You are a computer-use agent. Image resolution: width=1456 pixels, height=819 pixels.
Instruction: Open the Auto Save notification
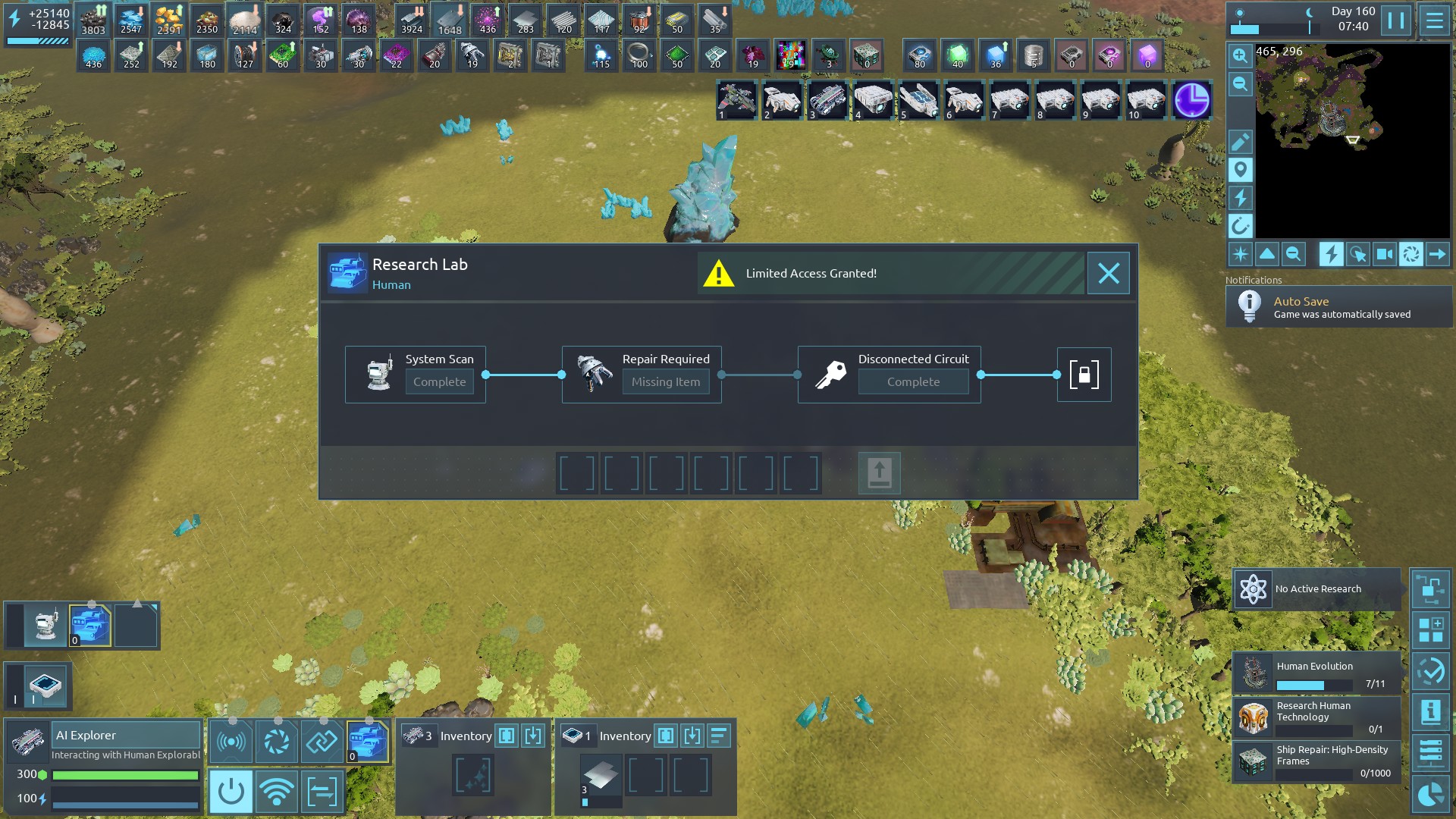(x=1338, y=307)
